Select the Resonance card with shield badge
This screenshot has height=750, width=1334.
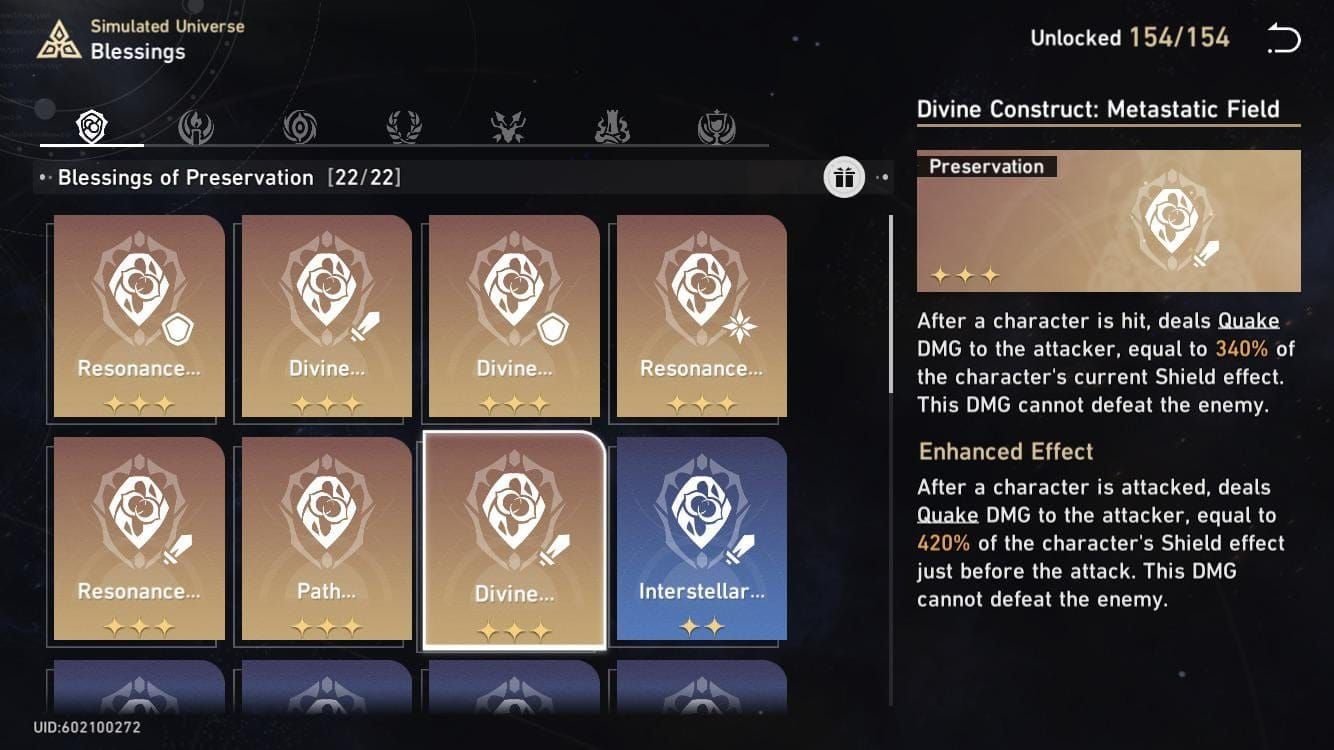[139, 316]
